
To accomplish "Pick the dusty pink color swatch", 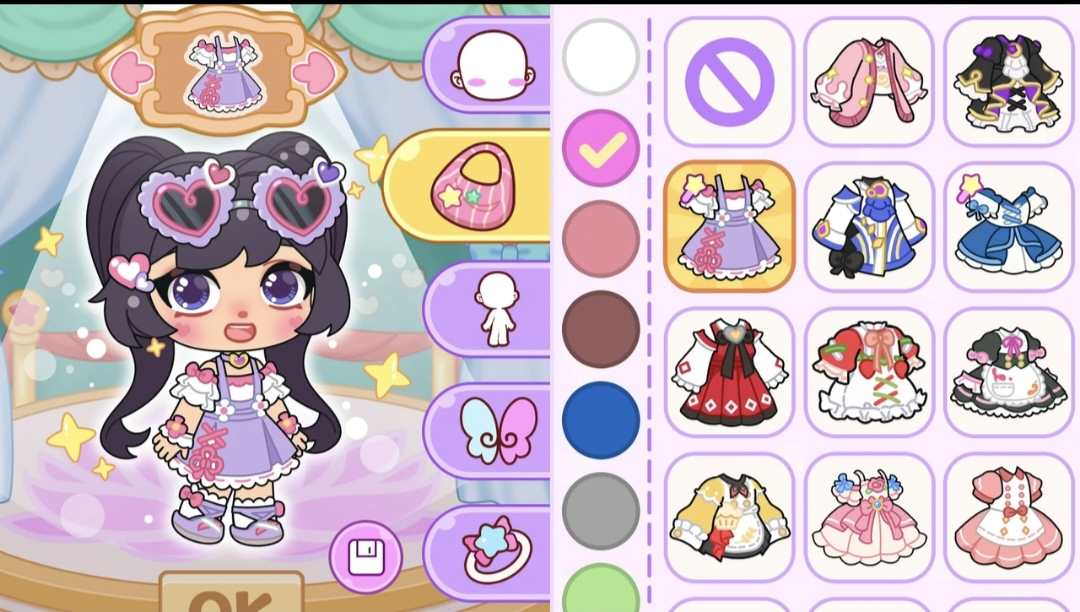I will [x=601, y=238].
